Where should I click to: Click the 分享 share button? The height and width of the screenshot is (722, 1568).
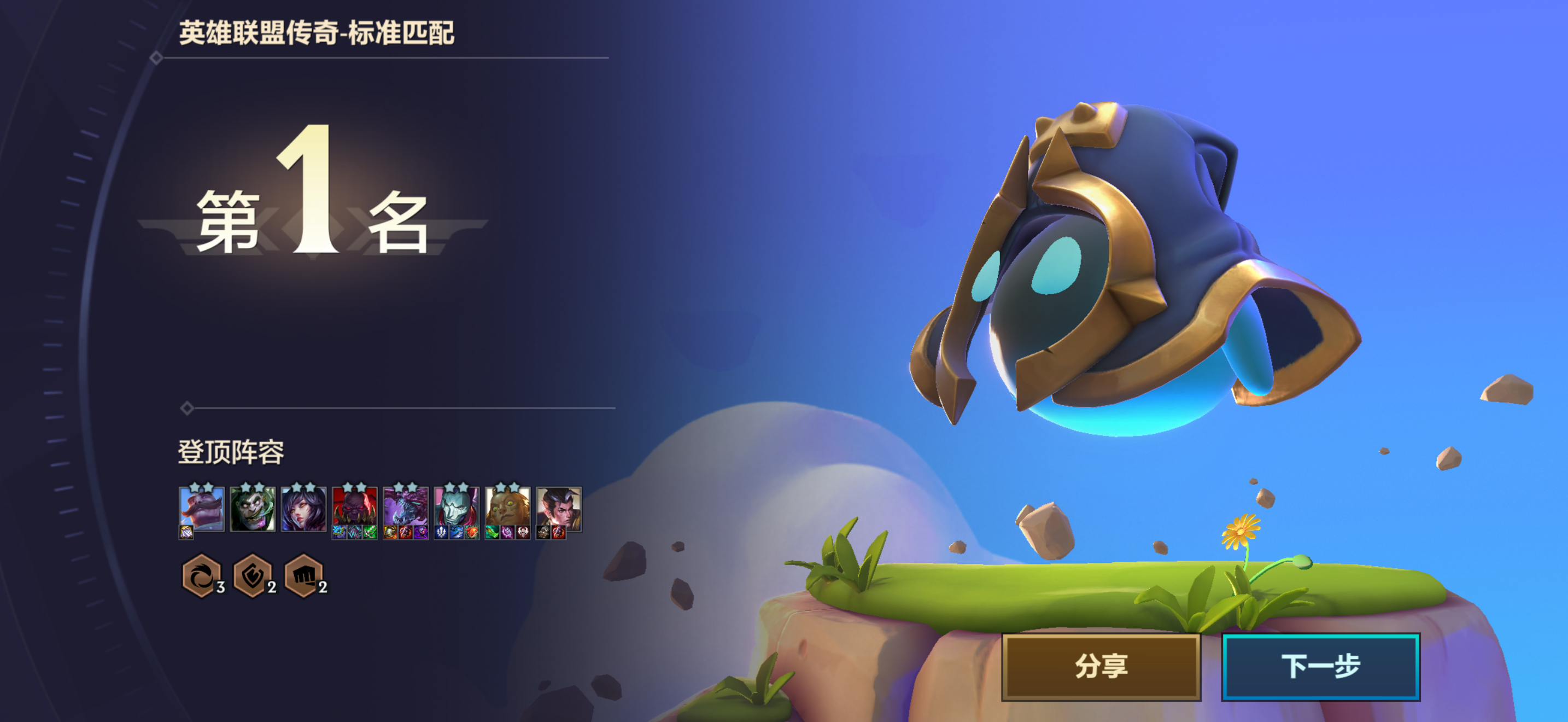1101,666
